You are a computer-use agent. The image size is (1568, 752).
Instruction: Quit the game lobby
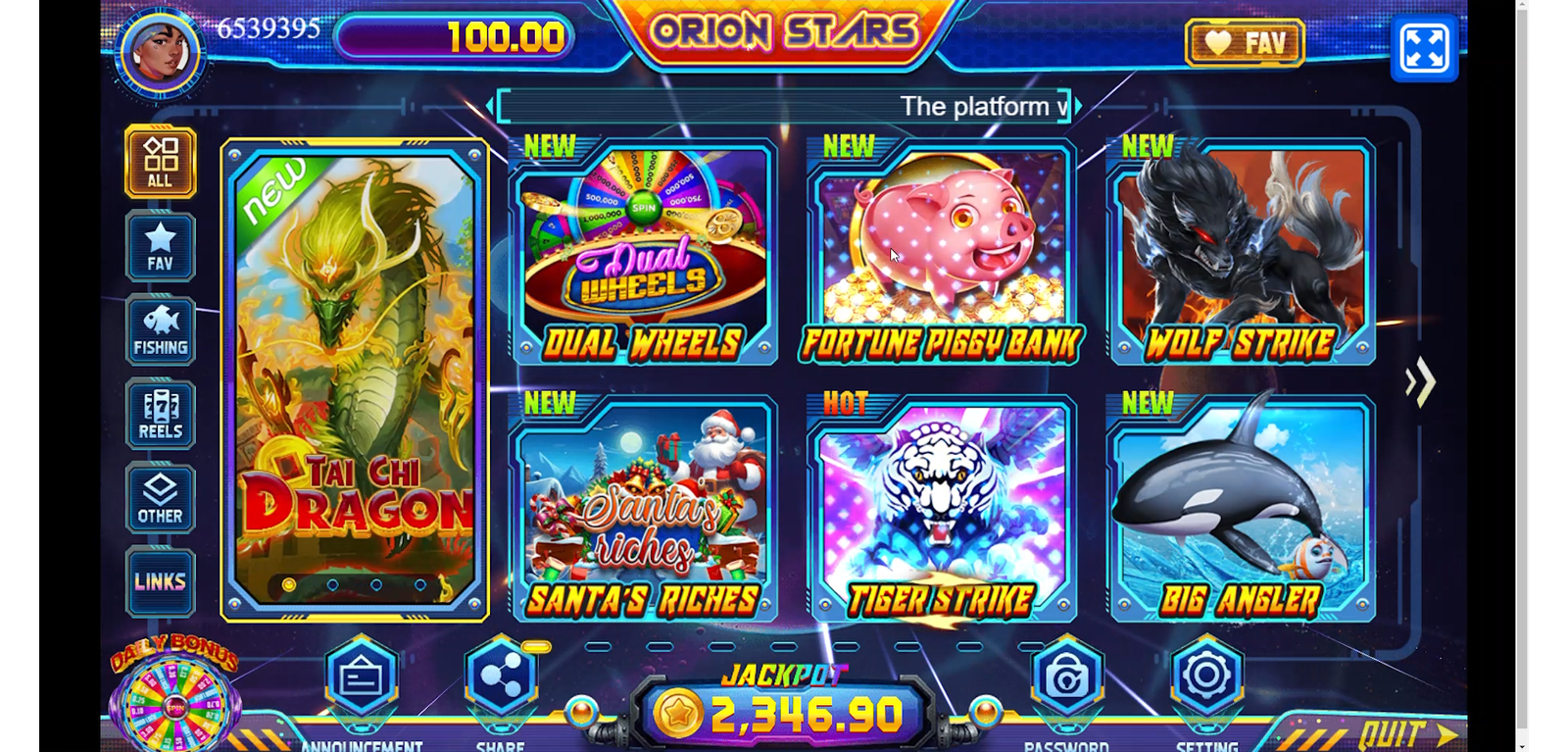click(x=1403, y=734)
